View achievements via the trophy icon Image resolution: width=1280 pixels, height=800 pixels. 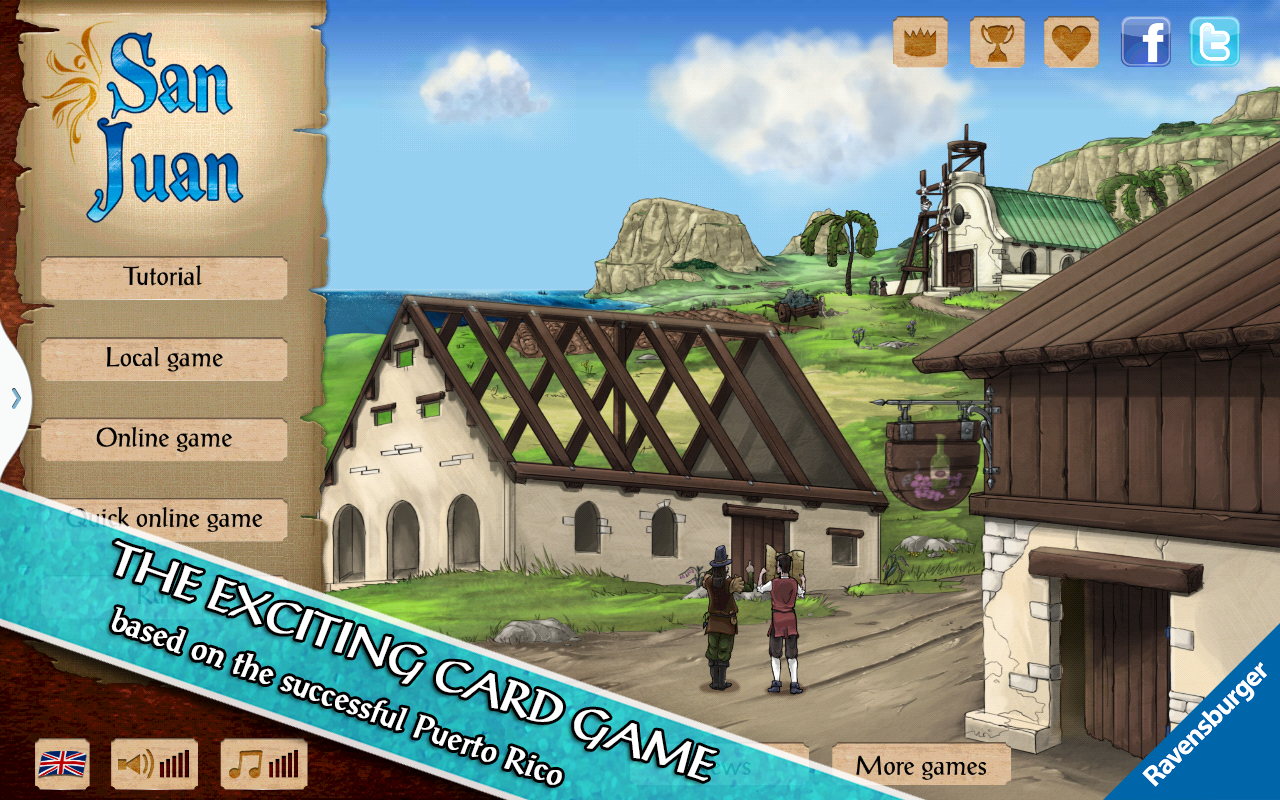pyautogui.click(x=997, y=43)
